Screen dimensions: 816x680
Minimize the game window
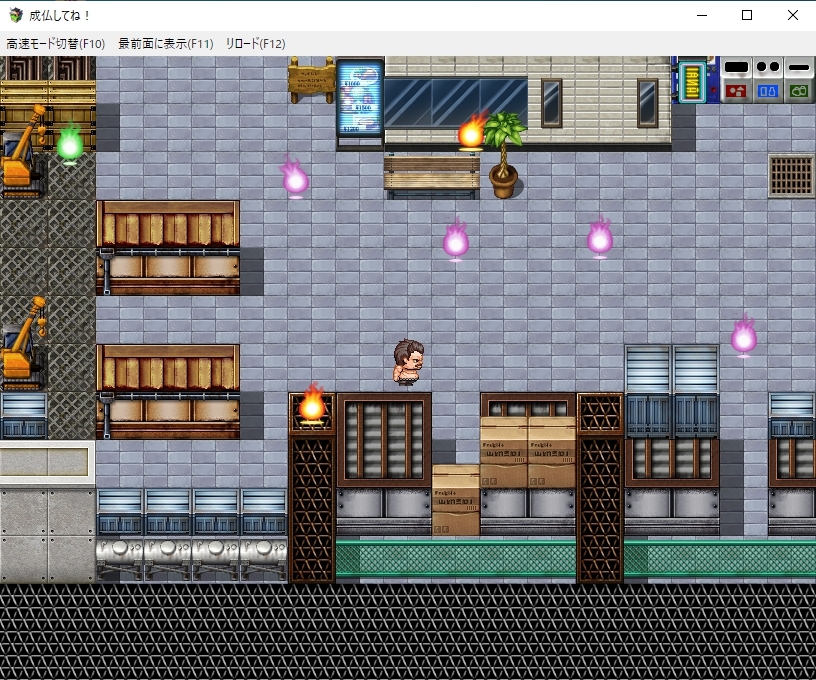coord(701,15)
